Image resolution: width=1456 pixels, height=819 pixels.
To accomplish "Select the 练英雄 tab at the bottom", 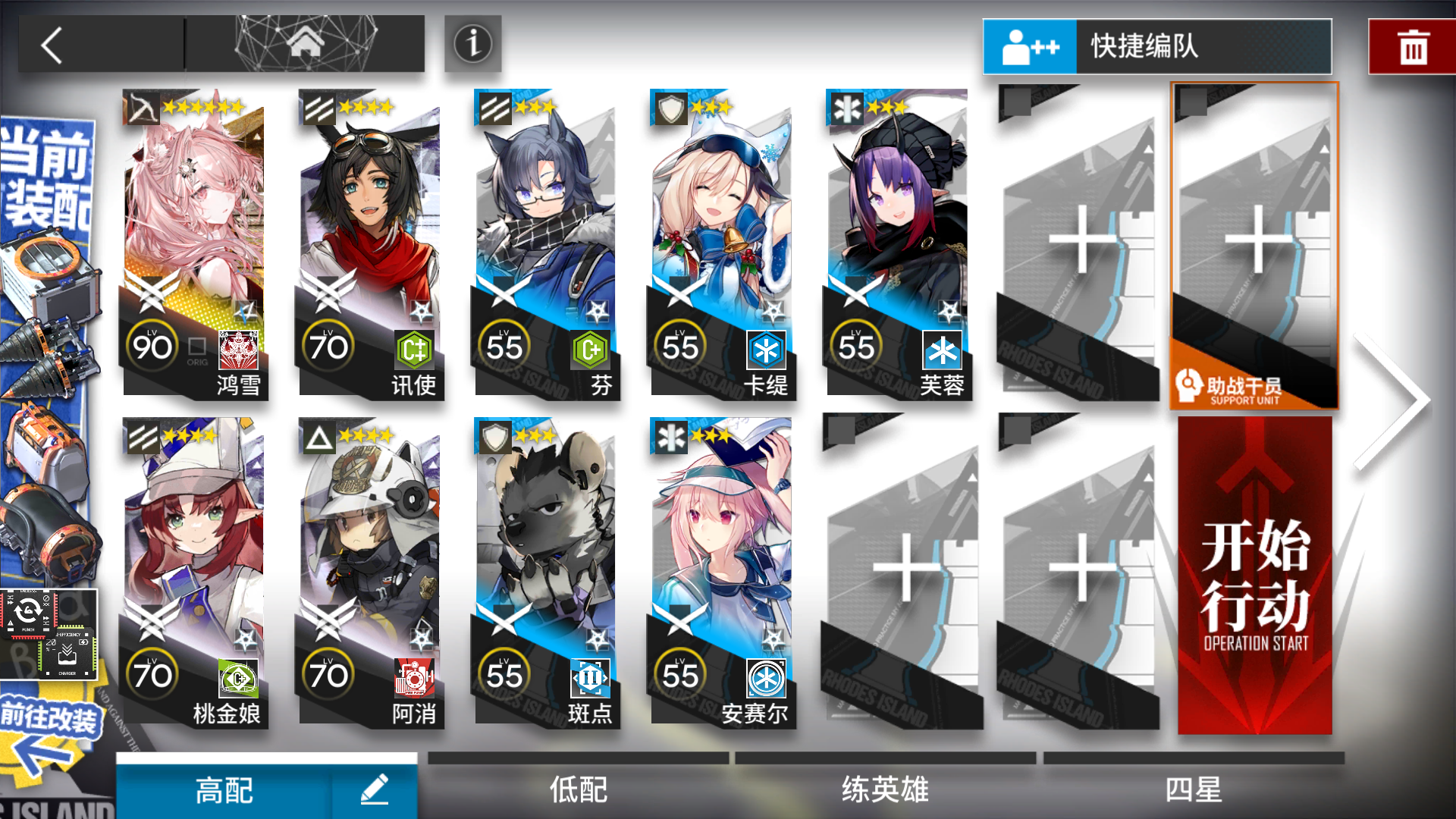I will click(885, 789).
